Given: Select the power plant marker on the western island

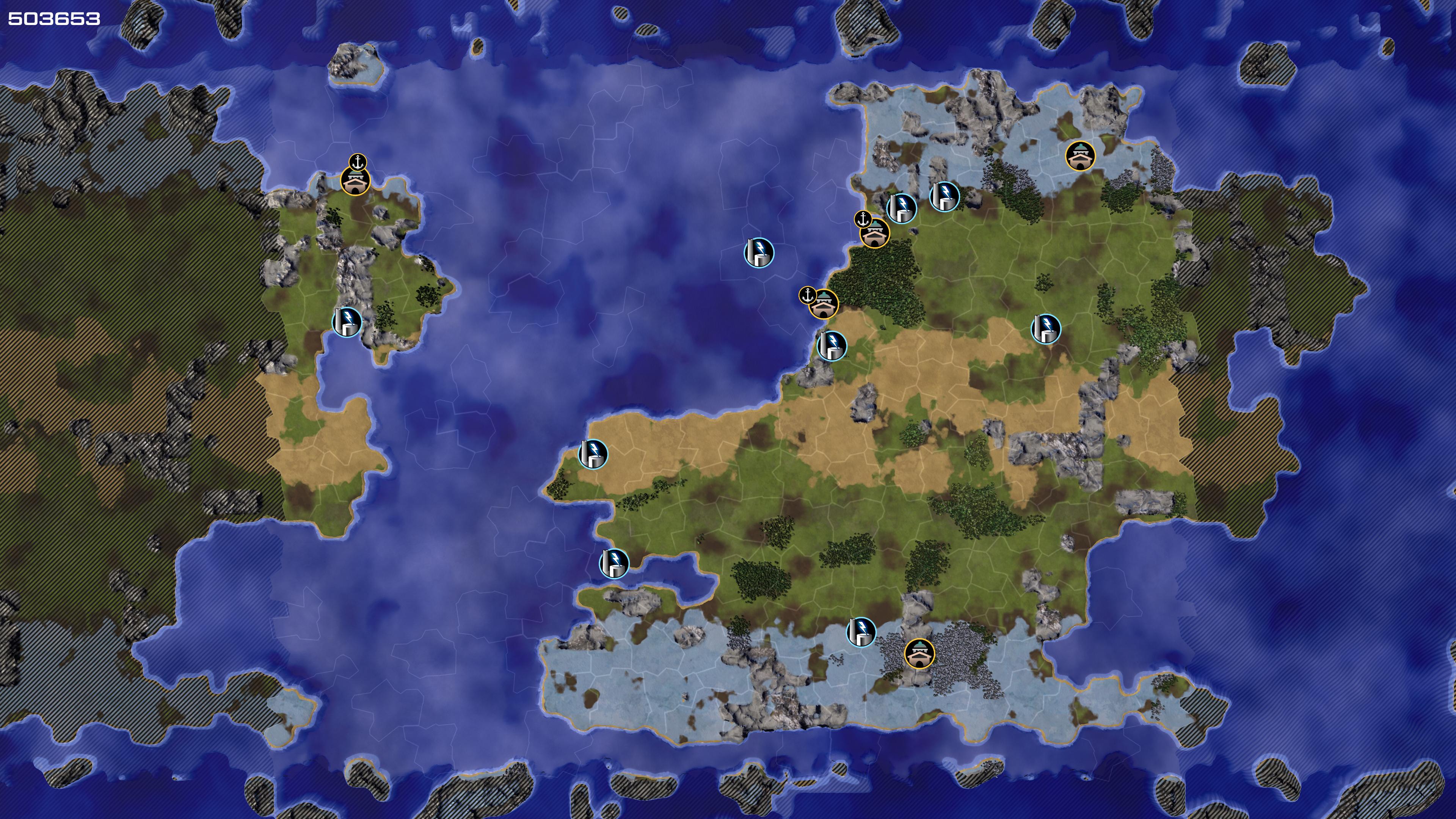Looking at the screenshot, I should [347, 322].
